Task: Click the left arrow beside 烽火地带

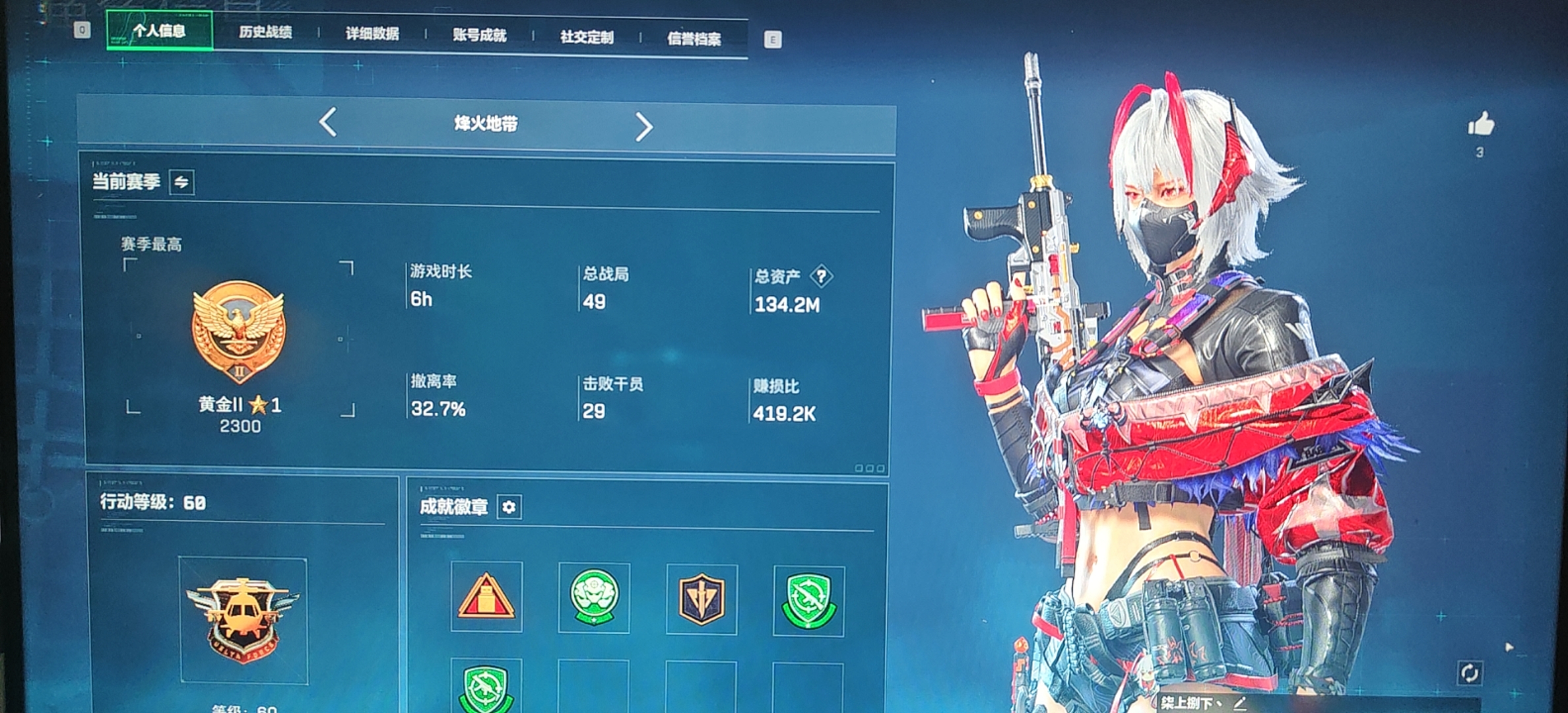Action: [x=328, y=122]
